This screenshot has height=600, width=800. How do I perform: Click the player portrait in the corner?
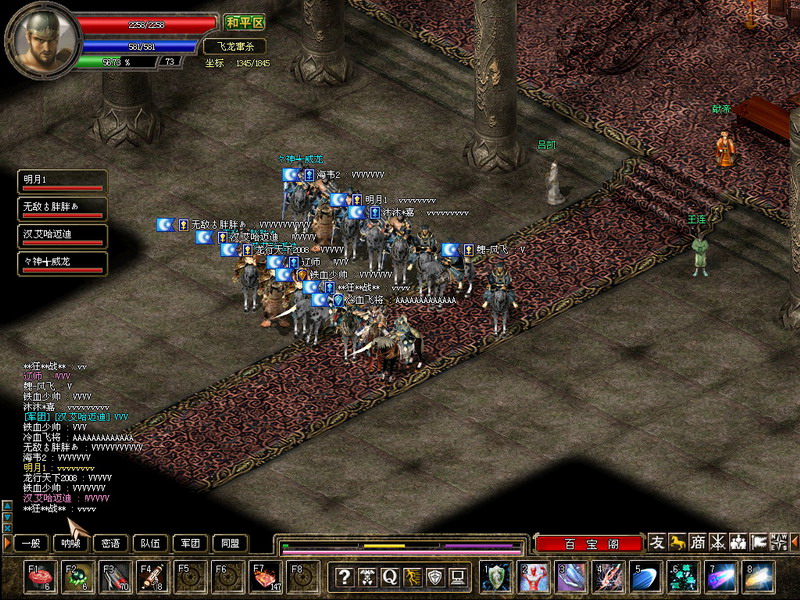(40, 40)
